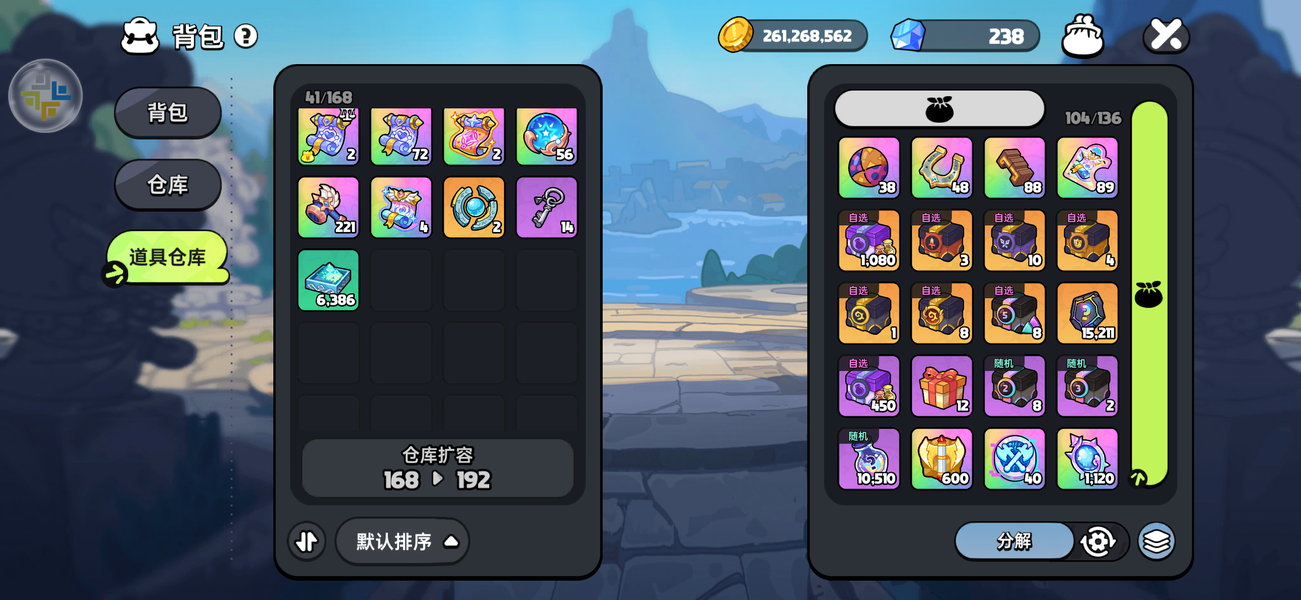
Task: Select the purple key item with 14
Action: coord(547,208)
